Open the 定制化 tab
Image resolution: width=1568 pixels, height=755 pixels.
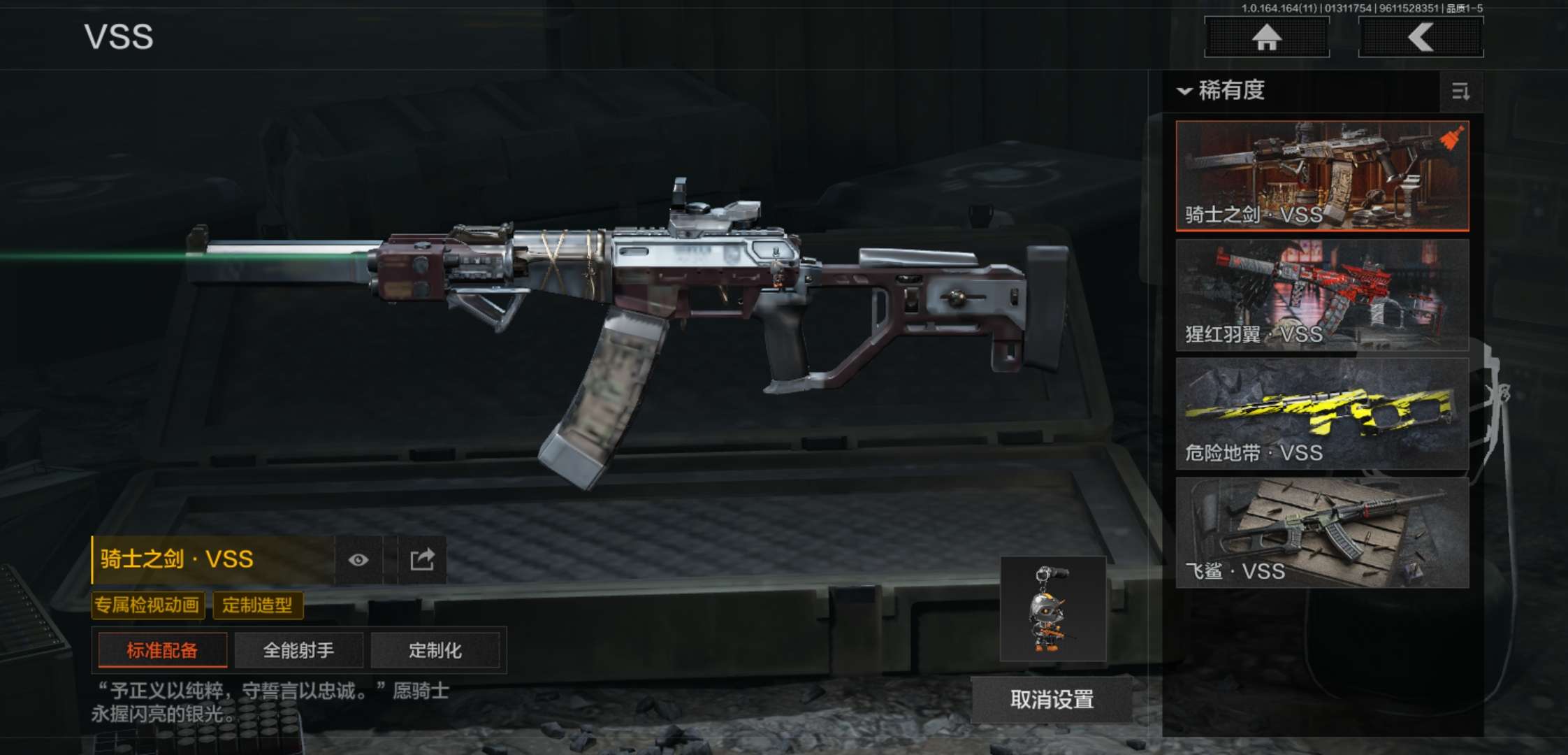pos(435,650)
